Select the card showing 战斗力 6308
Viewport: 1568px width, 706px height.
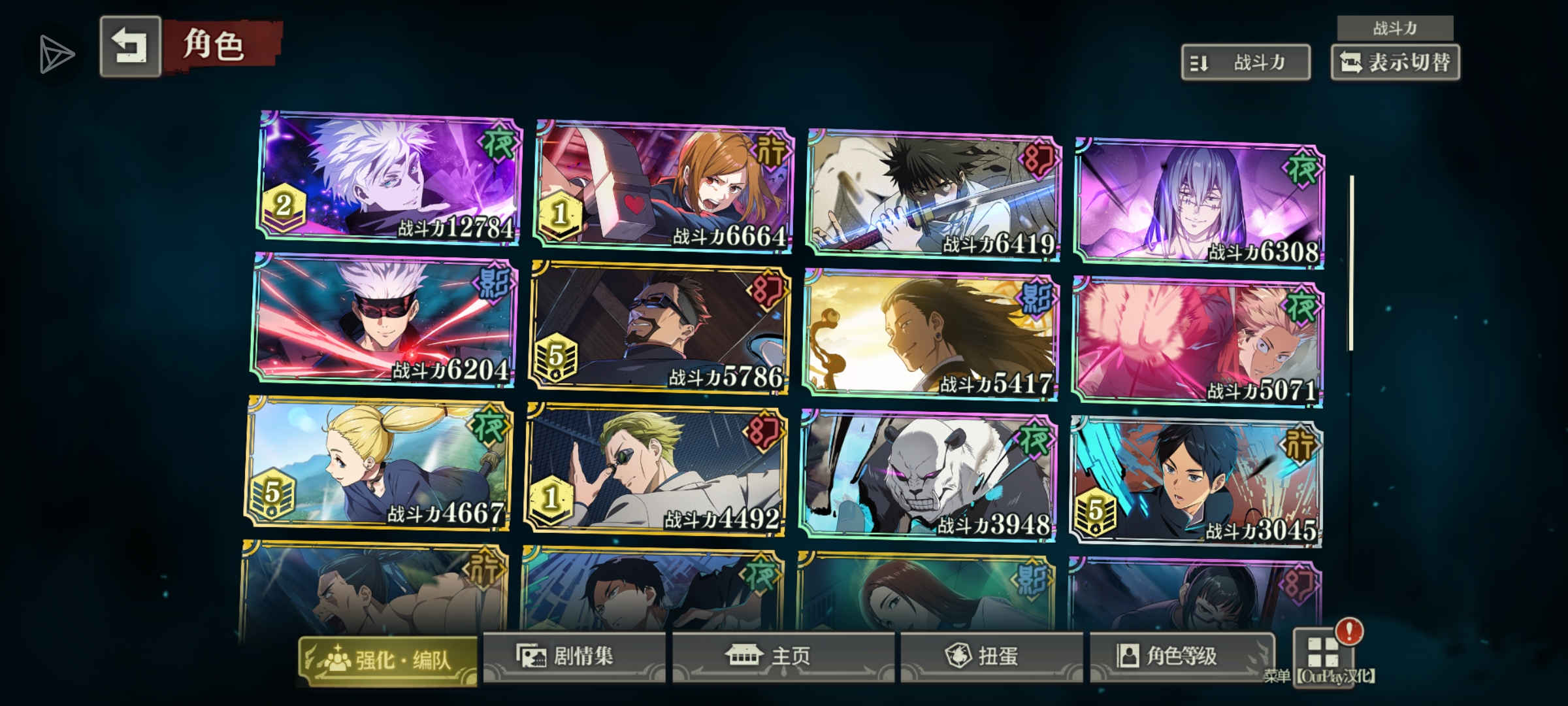coord(1199,203)
